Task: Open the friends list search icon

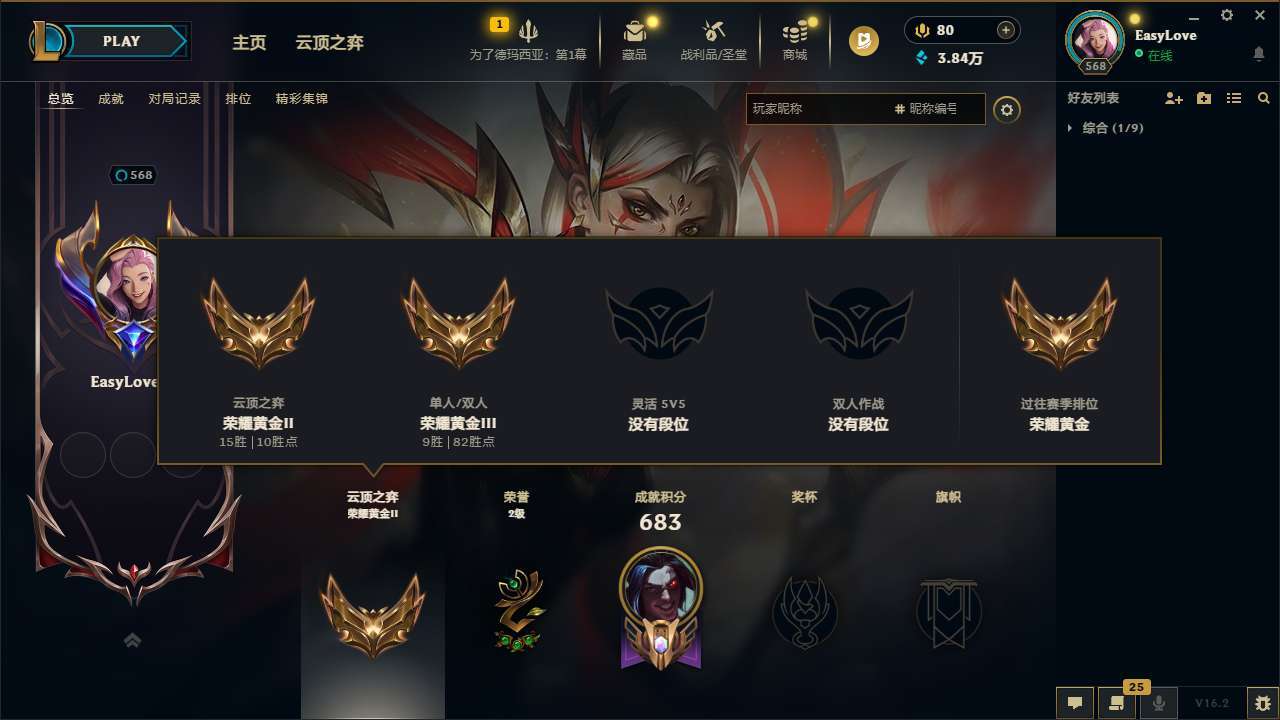Action: [1263, 98]
